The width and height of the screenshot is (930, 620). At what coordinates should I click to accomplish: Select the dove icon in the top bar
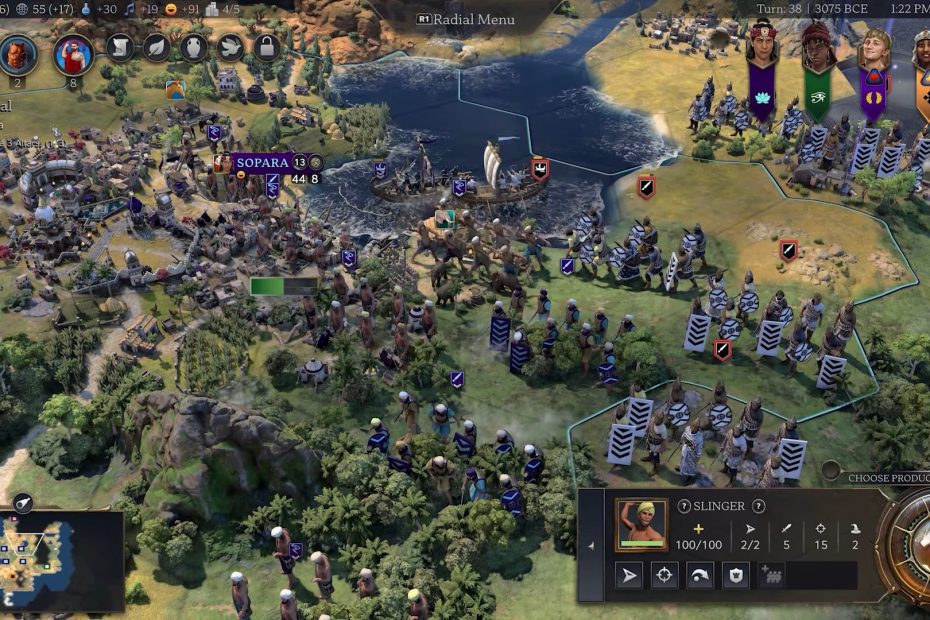tap(230, 47)
